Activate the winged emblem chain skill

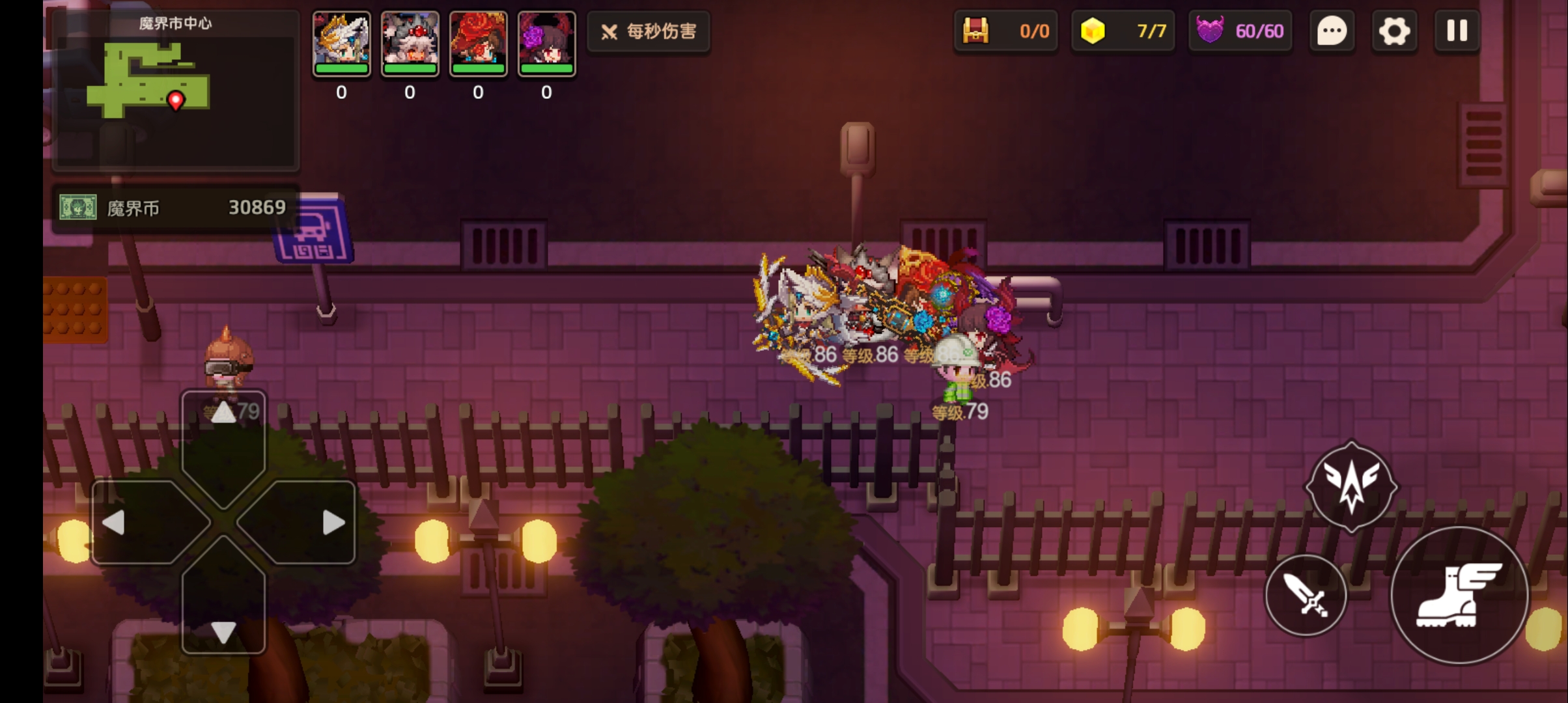click(x=1351, y=486)
